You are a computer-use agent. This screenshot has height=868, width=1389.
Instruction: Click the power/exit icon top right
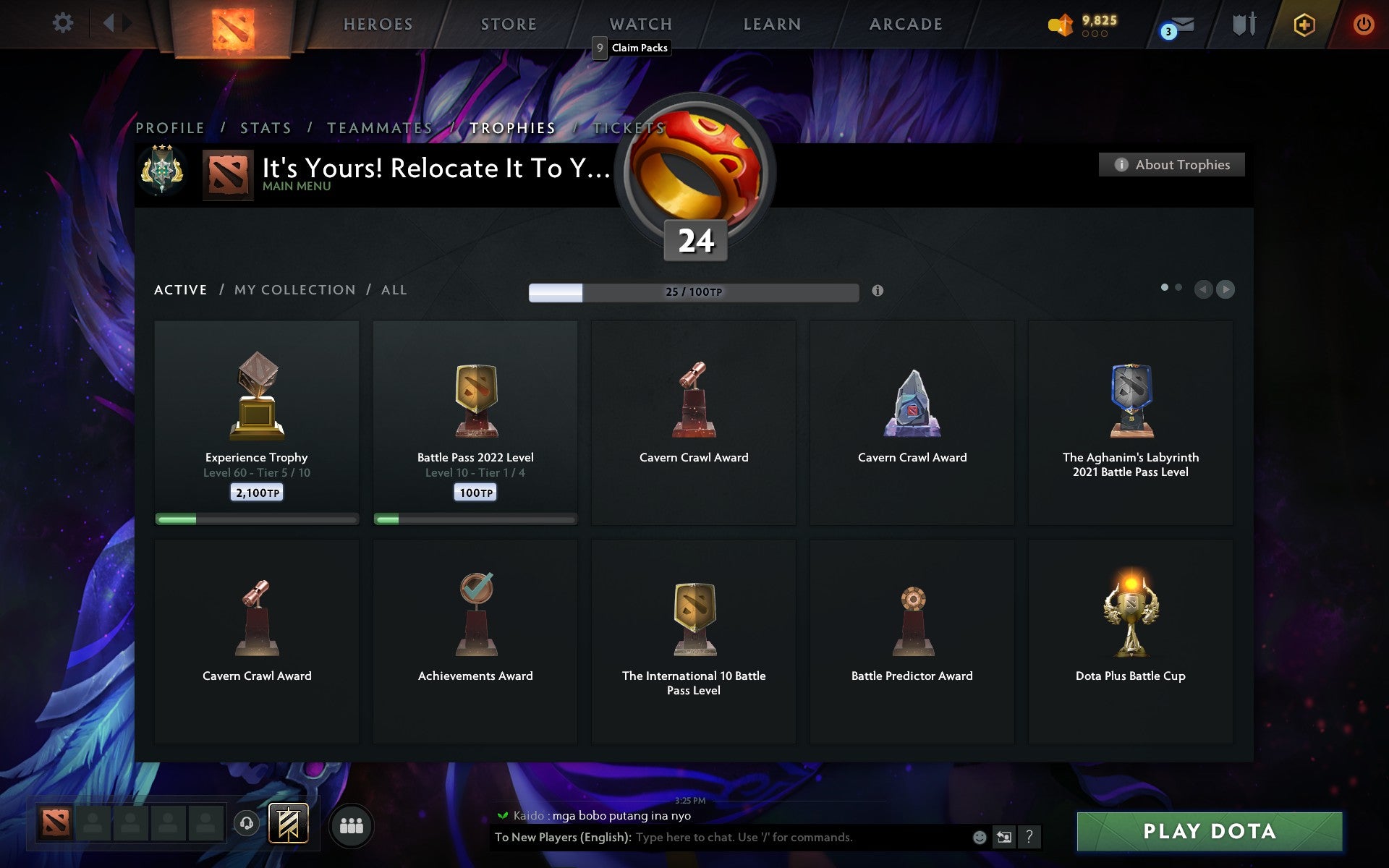1364,23
